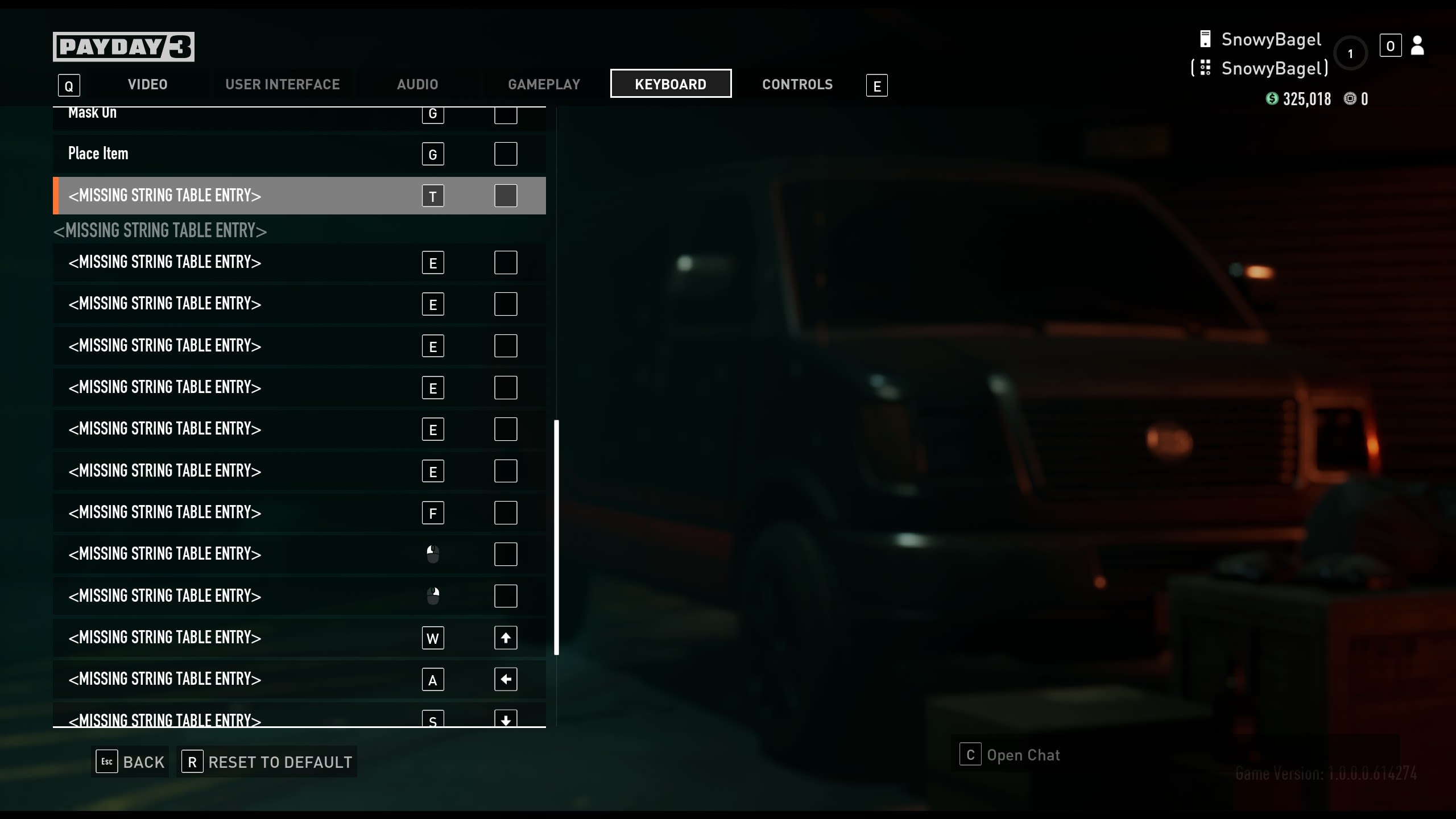The height and width of the screenshot is (819, 1456).
Task: Click the up-arrow bind beside the W key
Action: click(506, 638)
